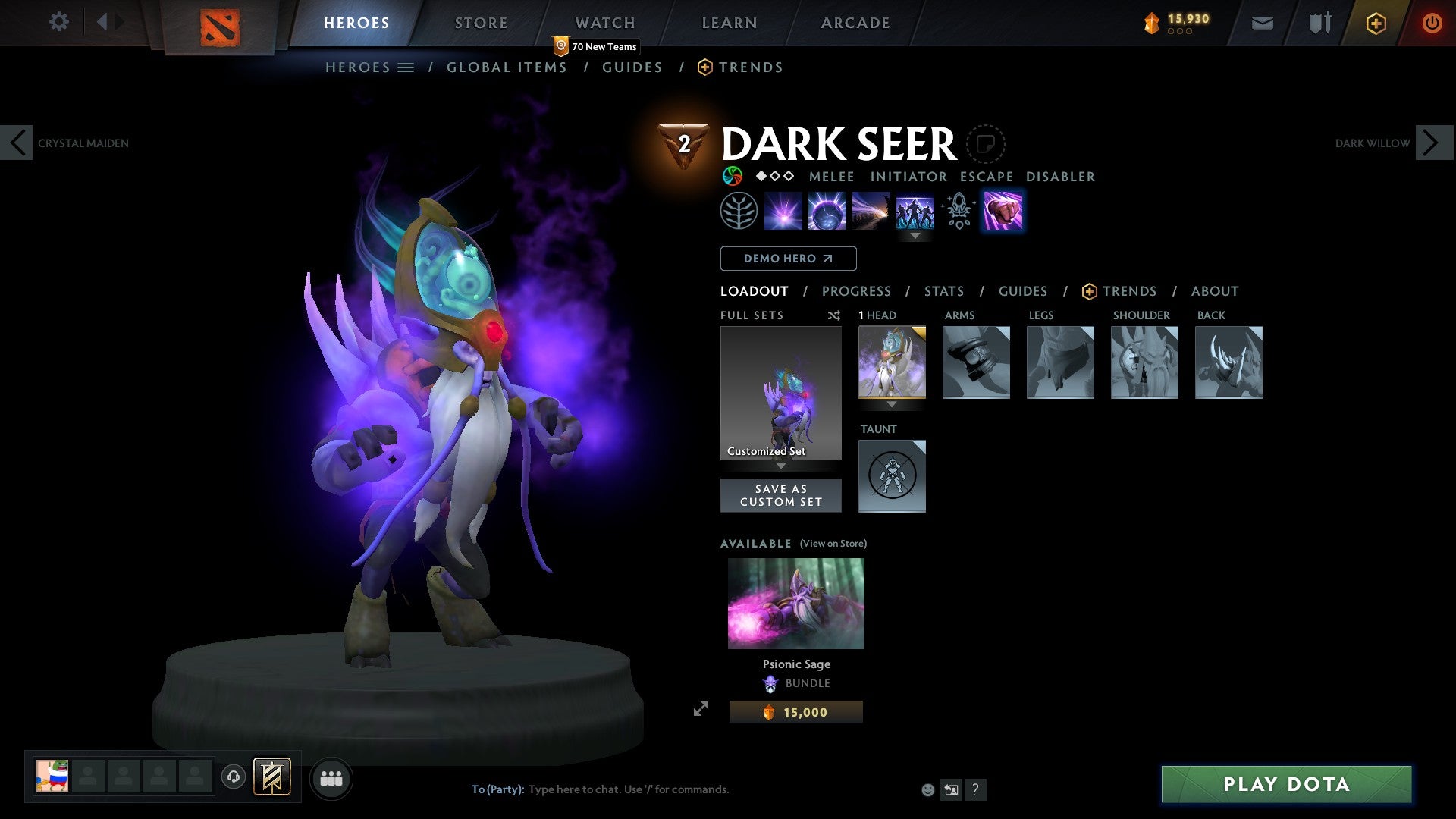Screen dimensions: 1456x819
Task: Switch to the Watch tab
Action: click(604, 23)
